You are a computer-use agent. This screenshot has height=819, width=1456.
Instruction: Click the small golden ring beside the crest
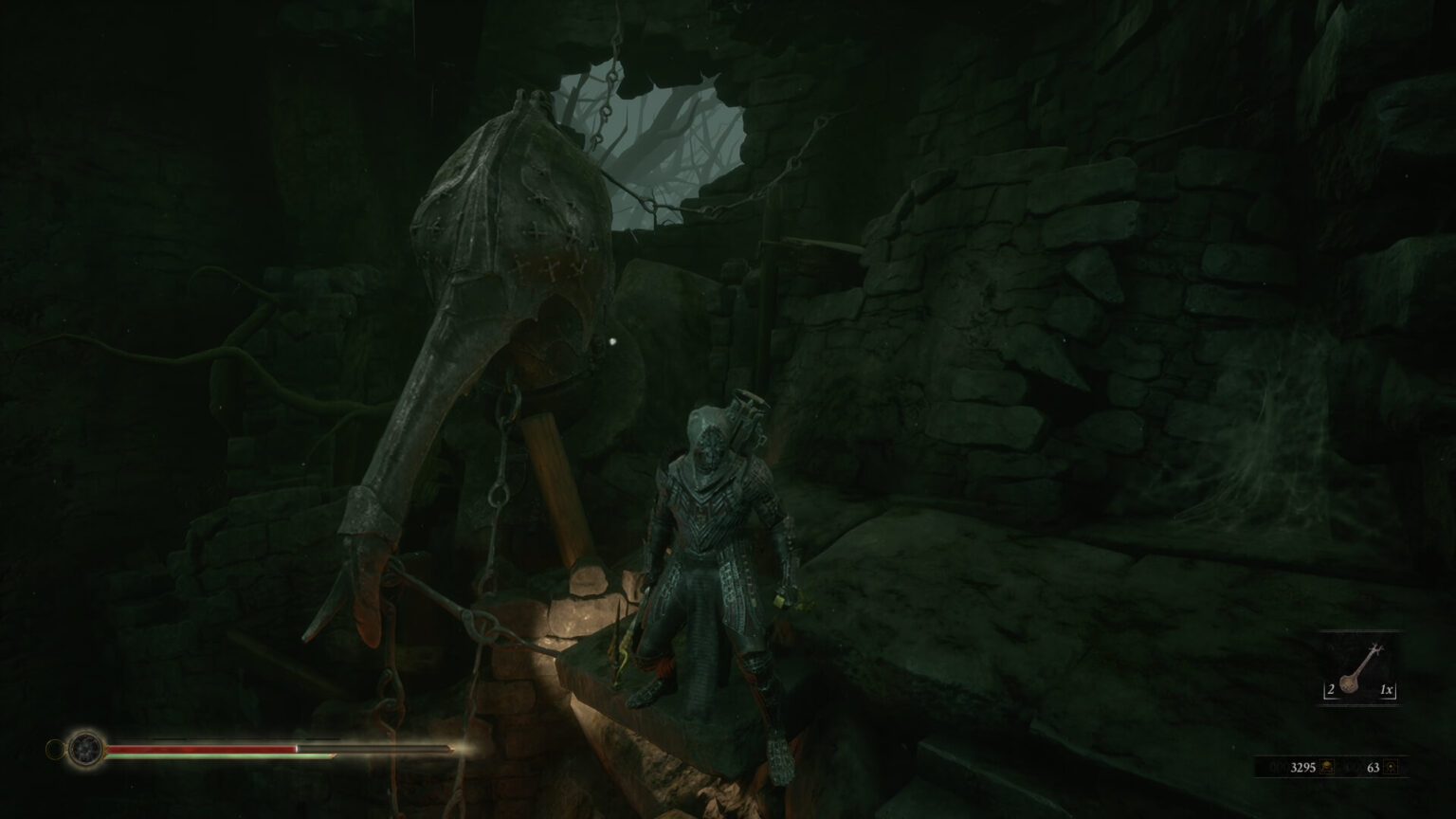(55, 748)
